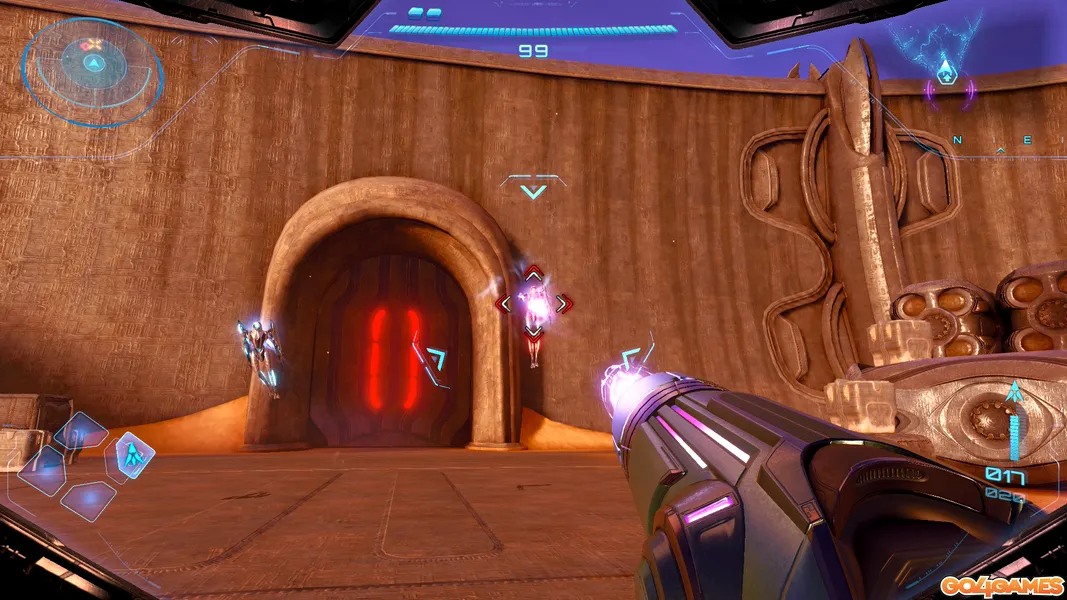The height and width of the screenshot is (600, 1067).
Task: Click the circular enemy radar
Action: [92, 67]
